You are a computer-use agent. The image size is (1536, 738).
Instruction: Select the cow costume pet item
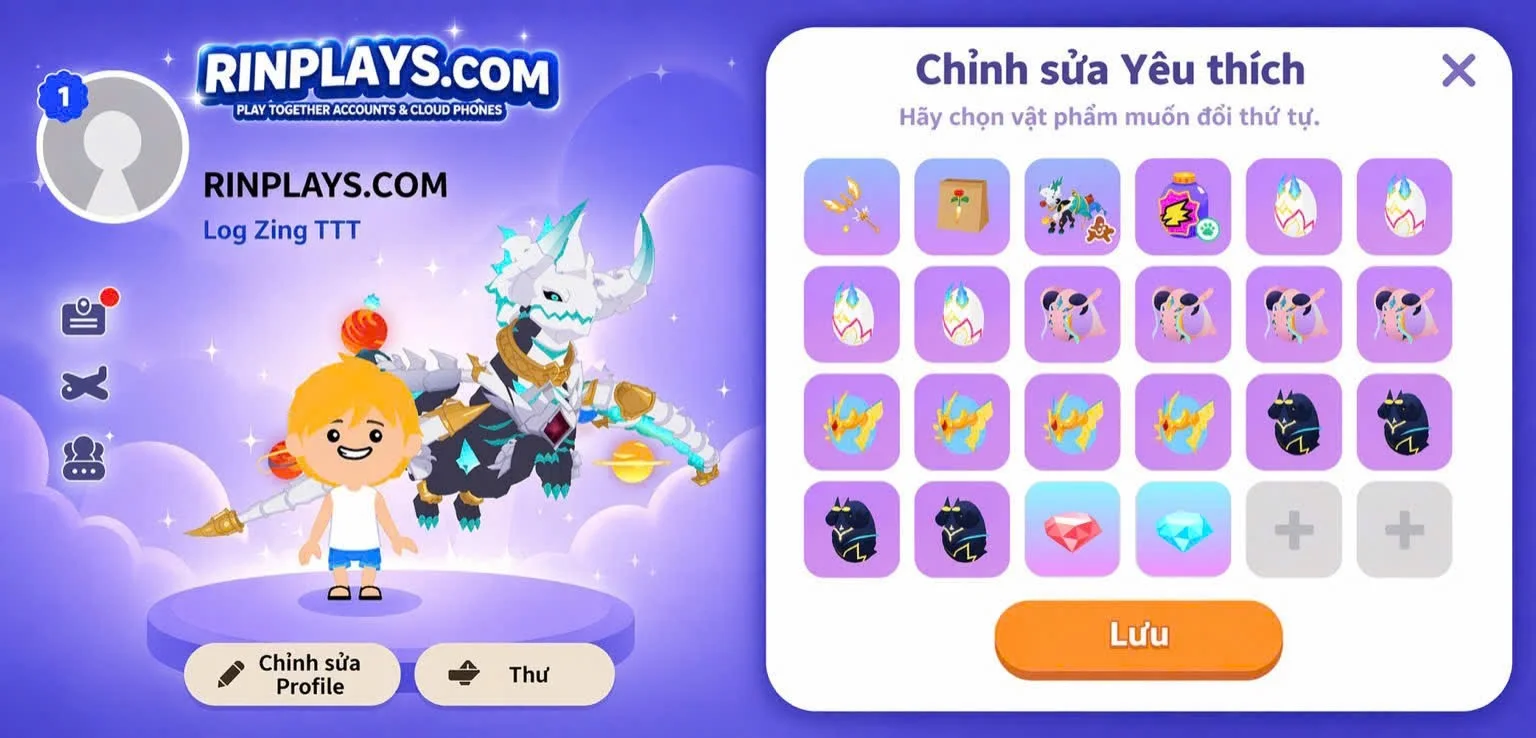[x=1072, y=207]
